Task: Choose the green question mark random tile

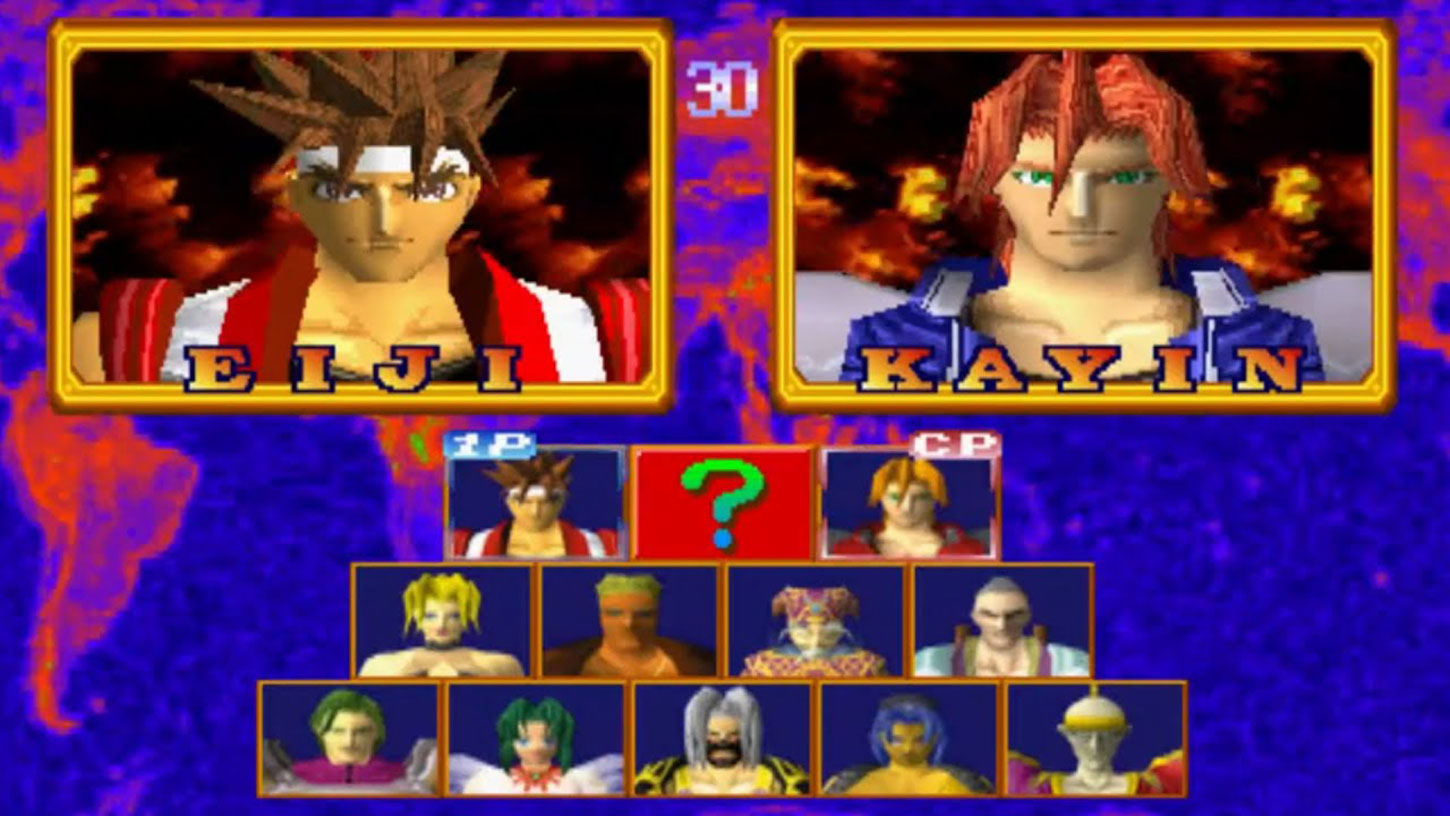Action: click(722, 503)
